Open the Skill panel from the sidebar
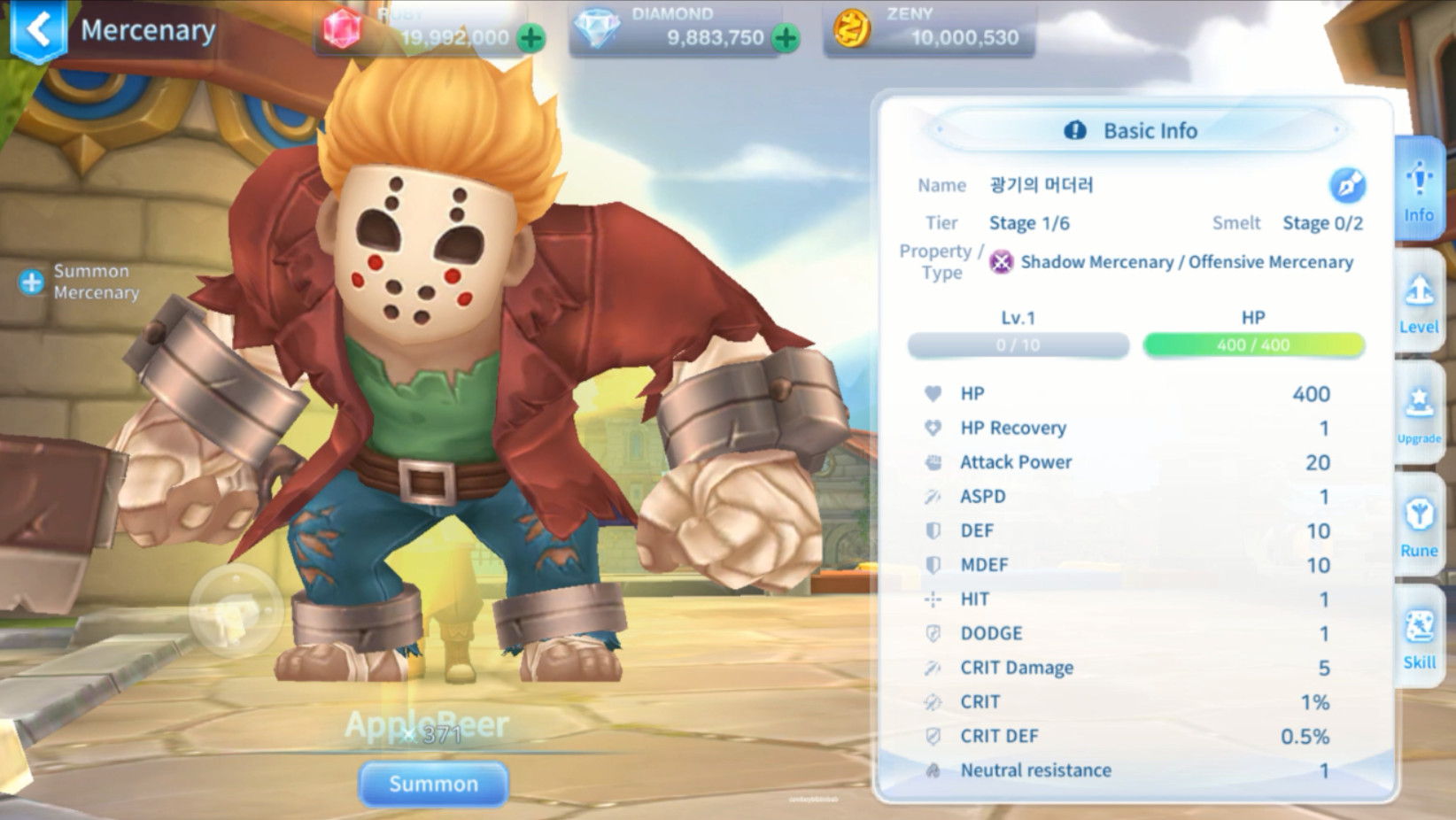1456x820 pixels. pyautogui.click(x=1418, y=638)
